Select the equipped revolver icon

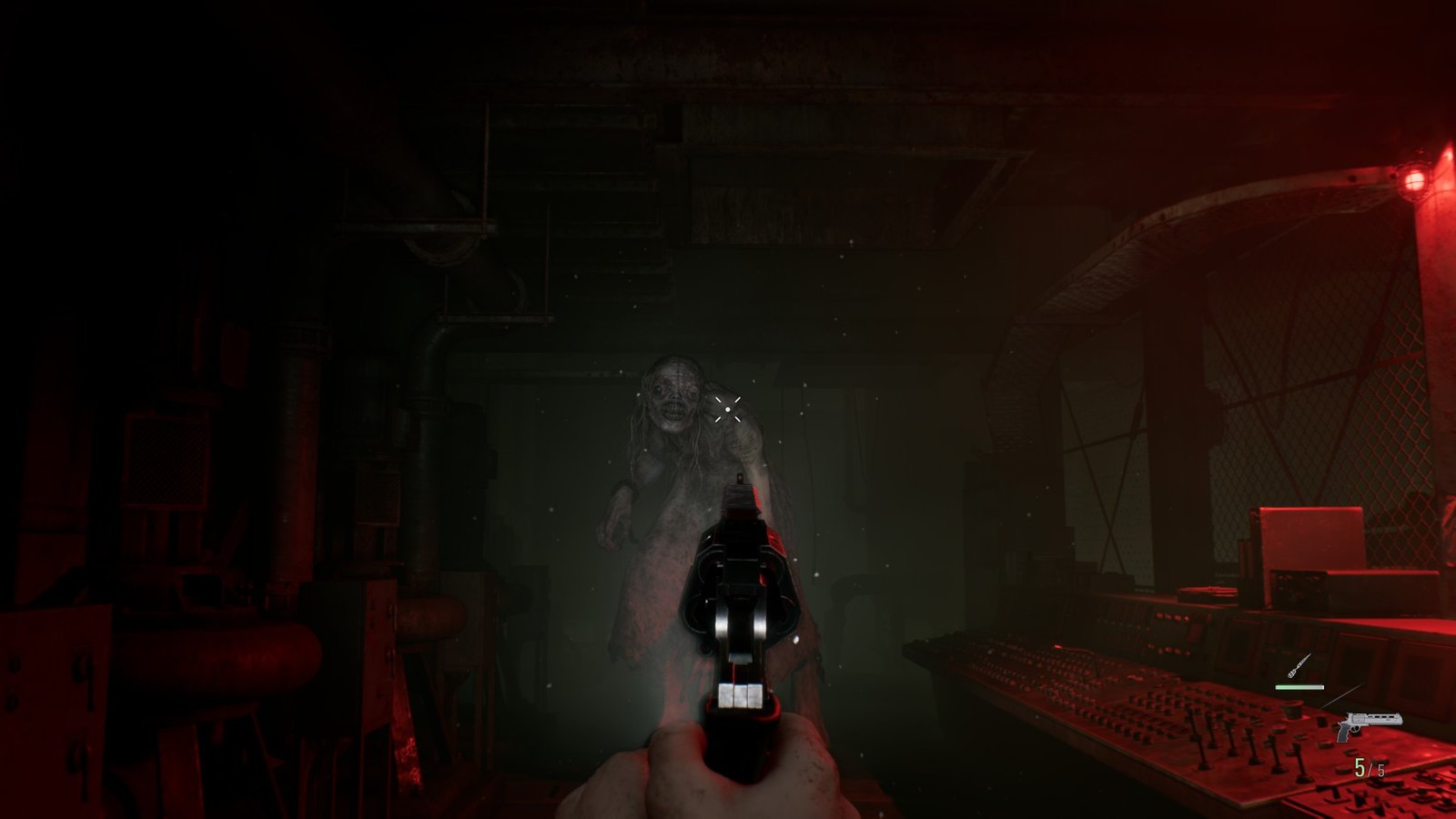[x=1370, y=722]
